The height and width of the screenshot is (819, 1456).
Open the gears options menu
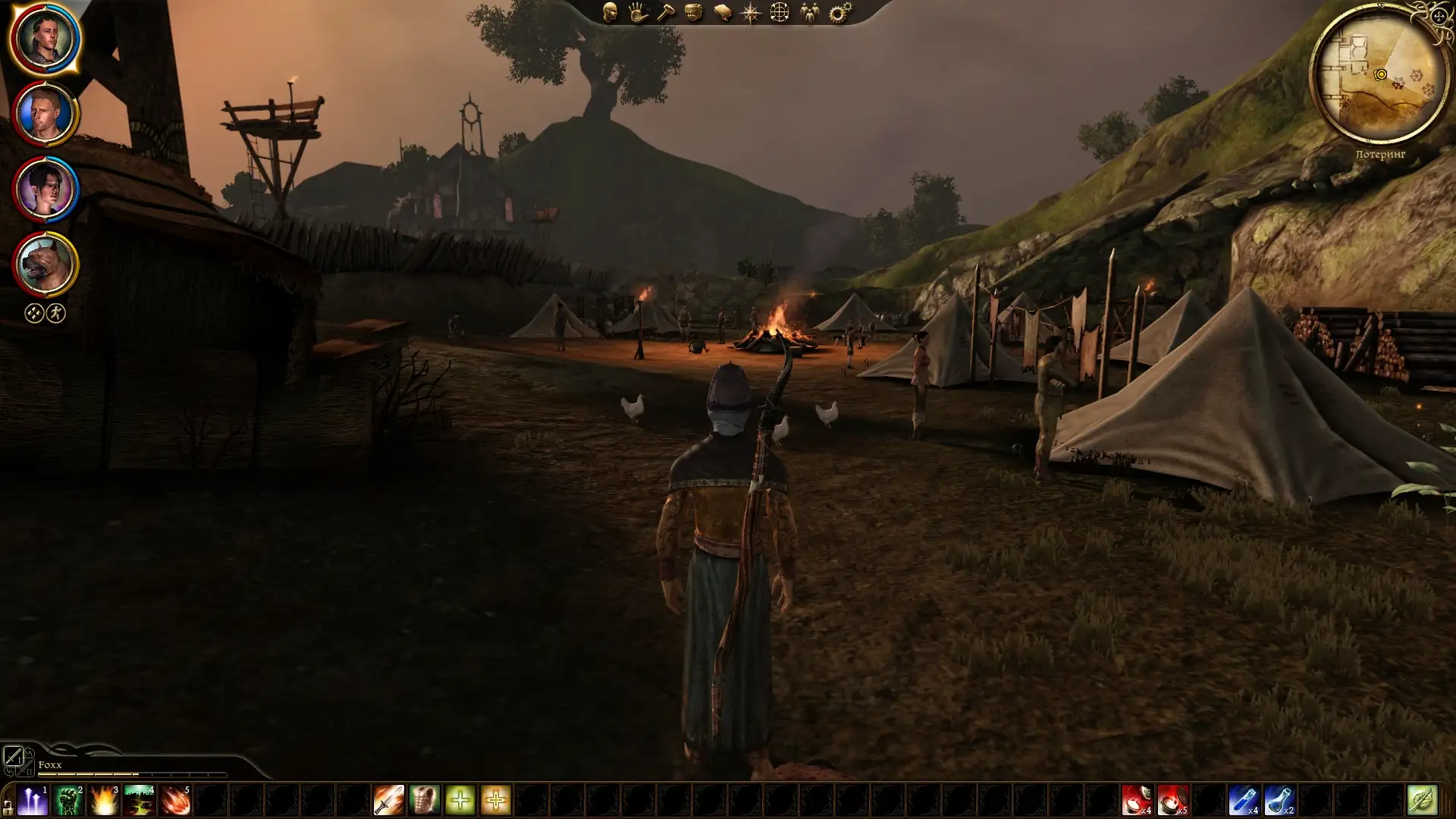point(839,12)
